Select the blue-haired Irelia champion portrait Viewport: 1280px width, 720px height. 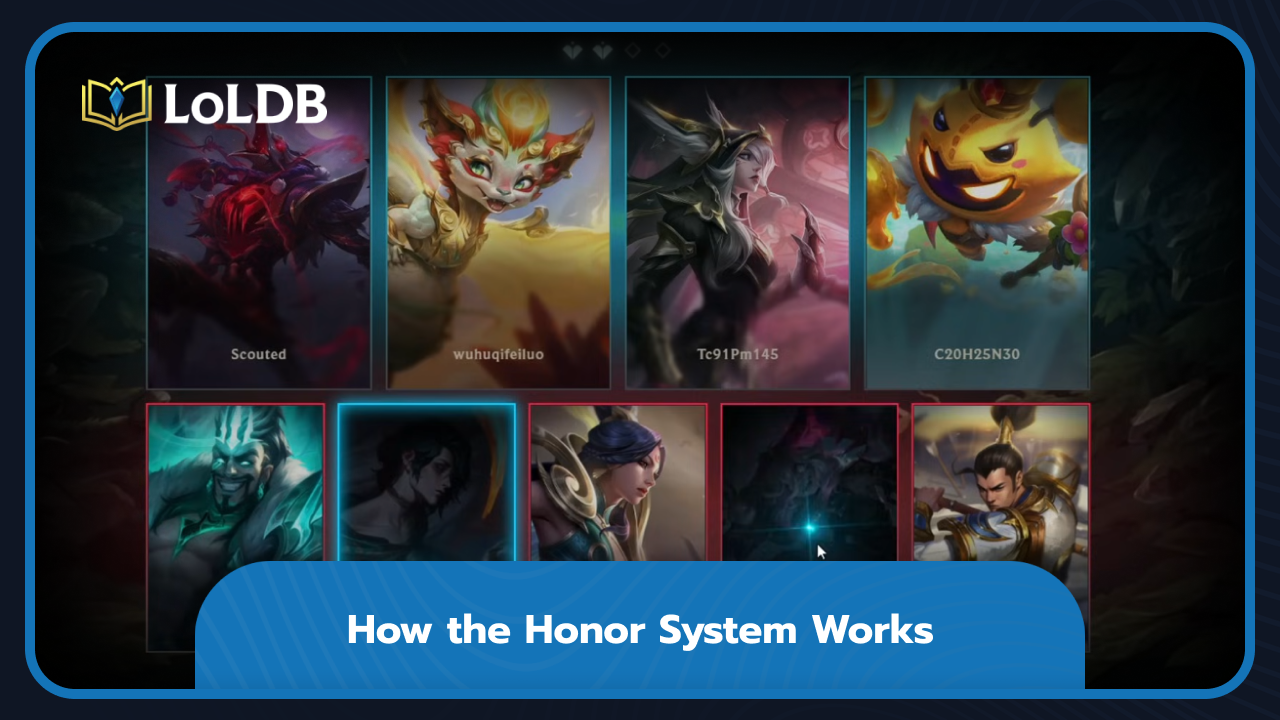[619, 480]
